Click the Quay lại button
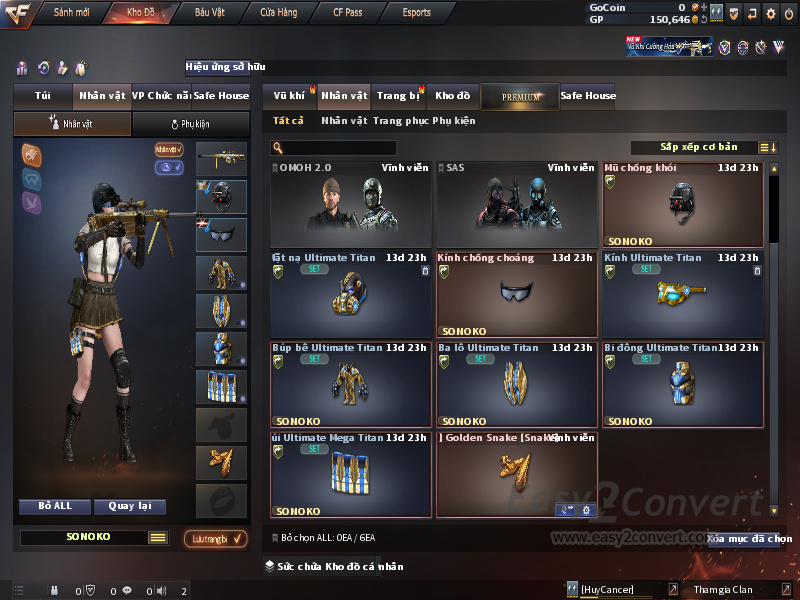Screen dimensions: 800x600 pos(129,506)
